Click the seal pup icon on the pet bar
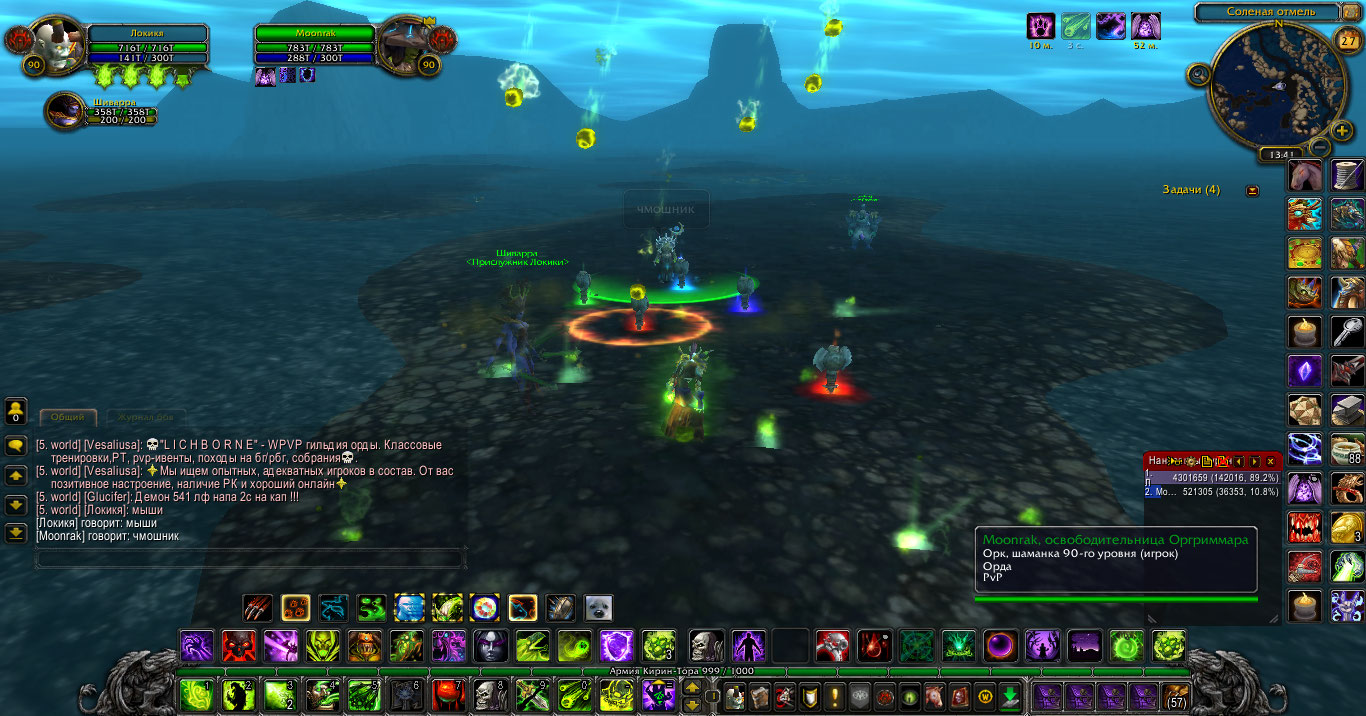This screenshot has height=716, width=1366. (x=598, y=607)
